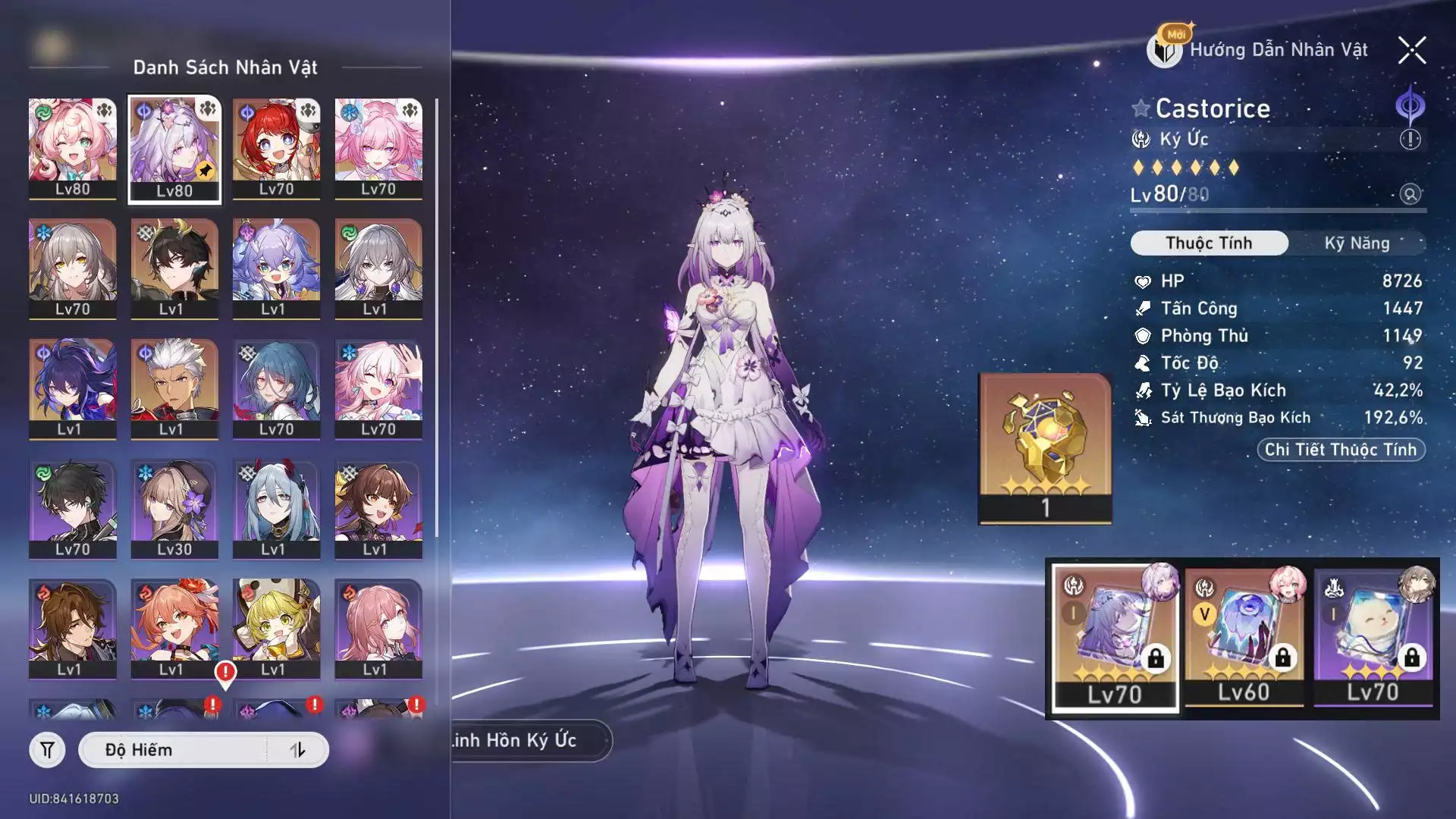Select the first Lv70 light cone card
The height and width of the screenshot is (819, 1456).
(x=1115, y=637)
